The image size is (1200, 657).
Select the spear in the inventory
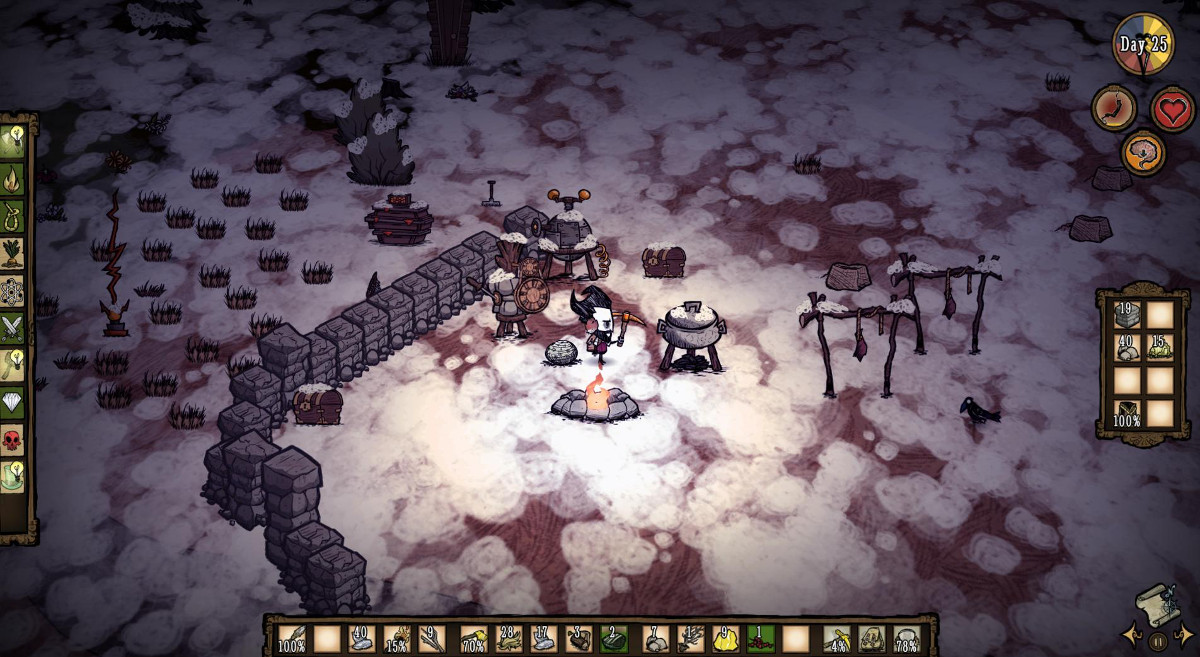tap(292, 637)
